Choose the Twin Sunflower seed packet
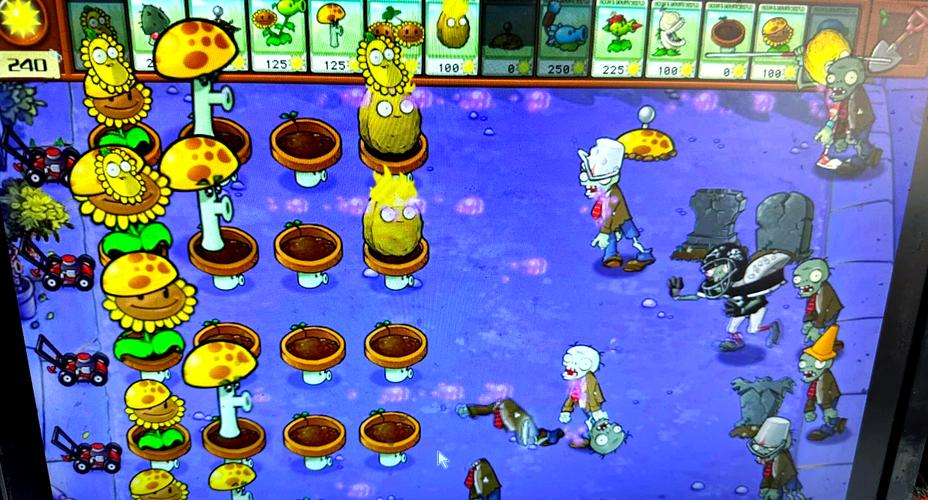Image resolution: width=928 pixels, height=500 pixels. click(396, 35)
